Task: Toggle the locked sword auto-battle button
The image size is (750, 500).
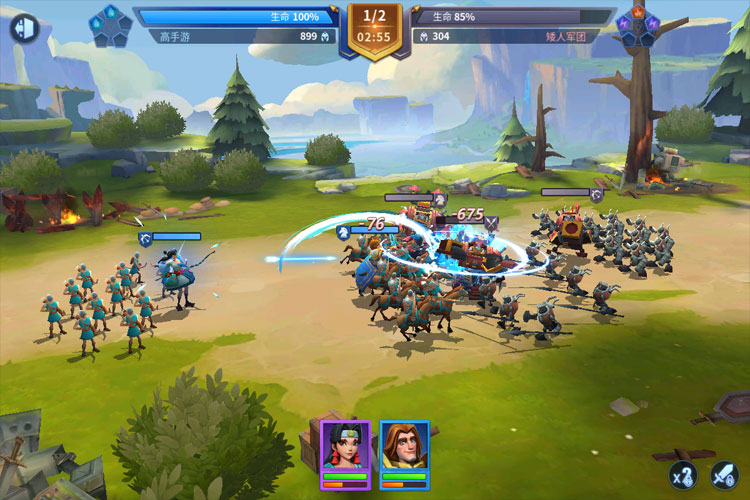Action: coord(723,475)
